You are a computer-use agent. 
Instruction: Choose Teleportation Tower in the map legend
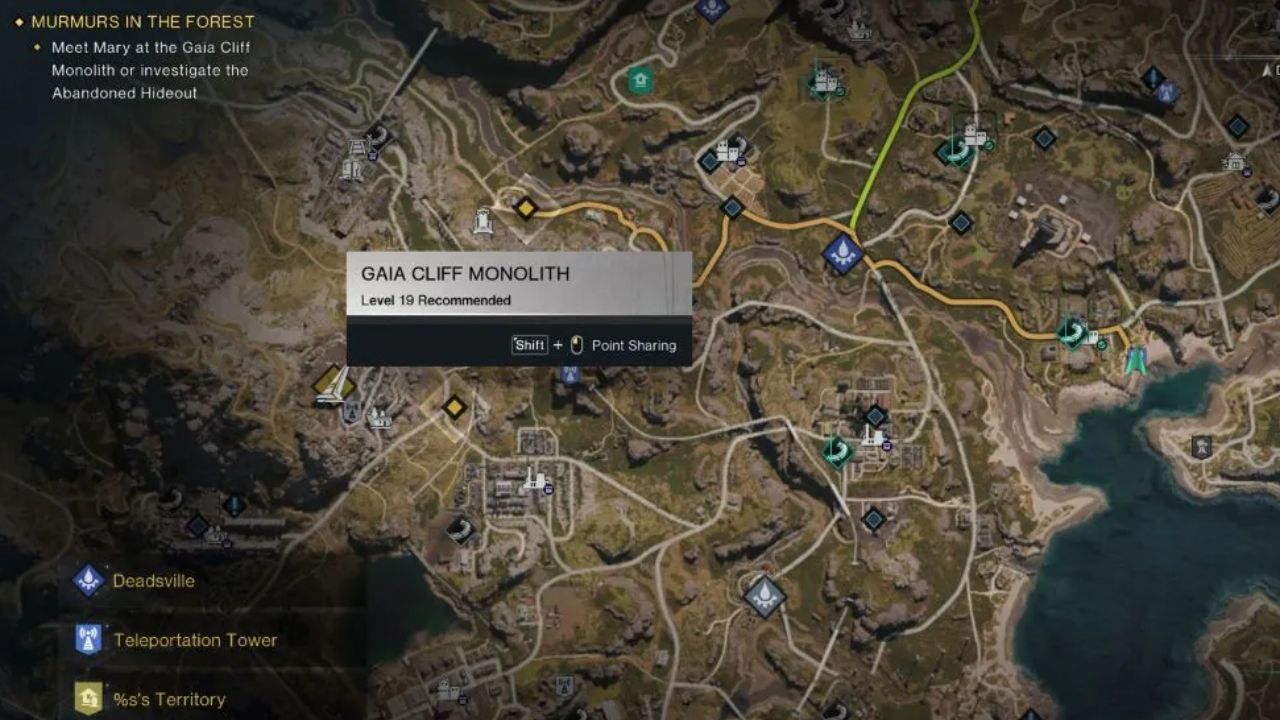195,640
